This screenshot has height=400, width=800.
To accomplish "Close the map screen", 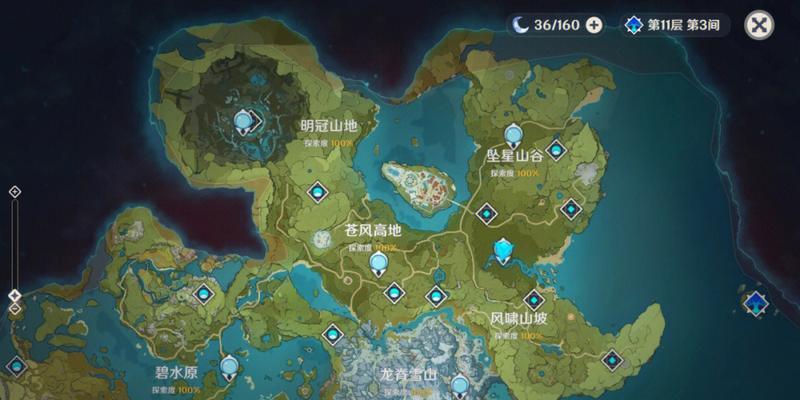I will (762, 25).
